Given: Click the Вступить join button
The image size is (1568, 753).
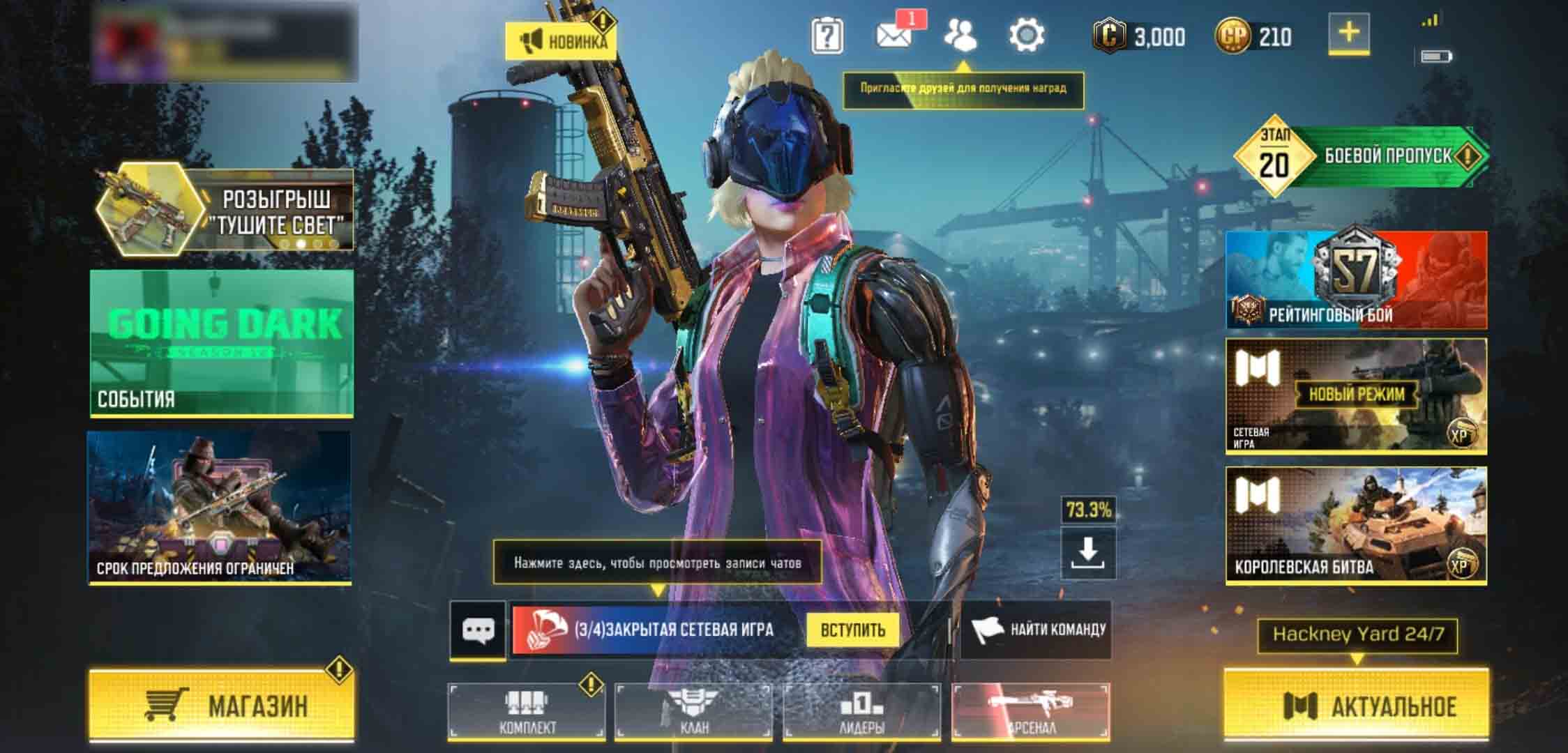Looking at the screenshot, I should click(x=852, y=630).
